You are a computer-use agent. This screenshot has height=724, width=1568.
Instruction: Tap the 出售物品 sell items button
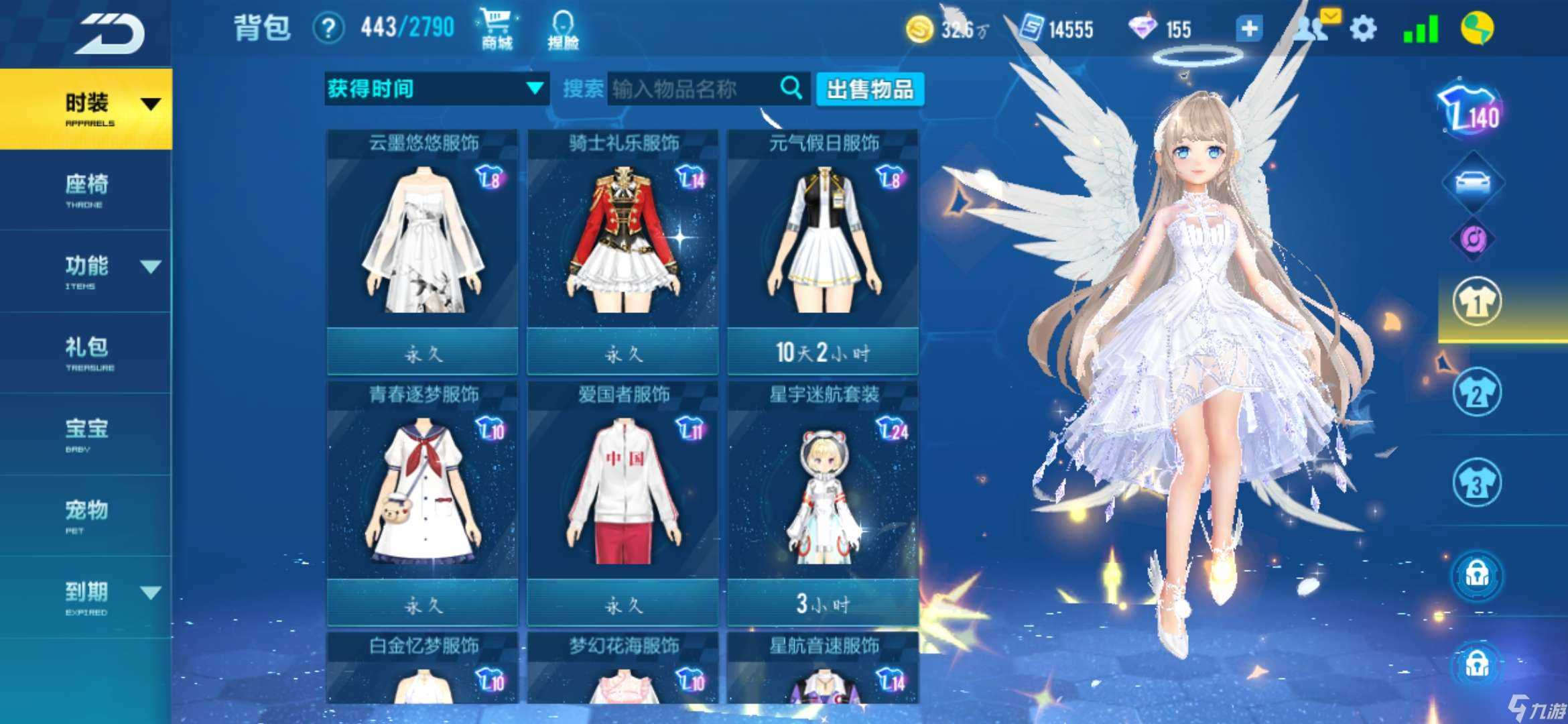870,89
